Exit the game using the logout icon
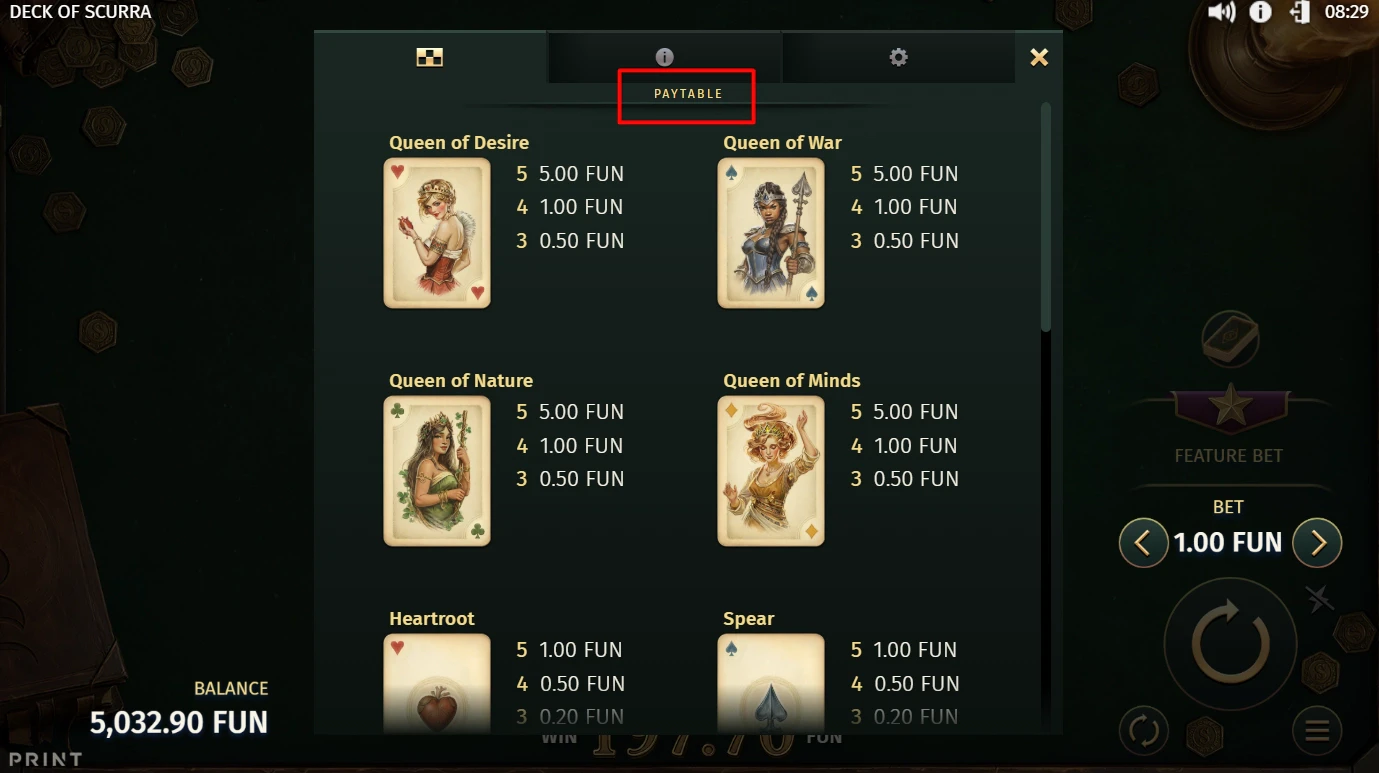 coord(1300,12)
